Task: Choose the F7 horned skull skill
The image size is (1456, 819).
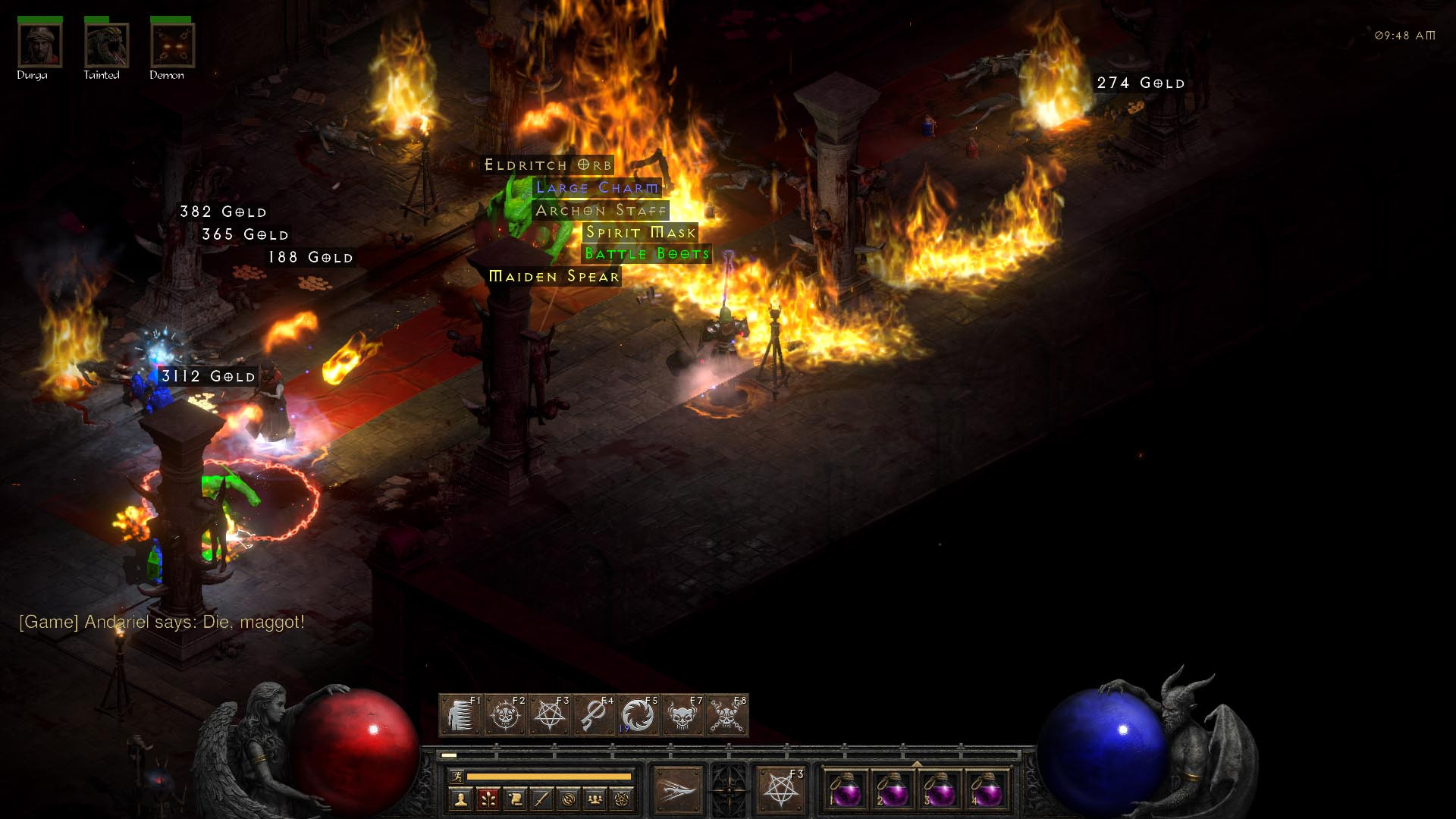Action: point(682,715)
